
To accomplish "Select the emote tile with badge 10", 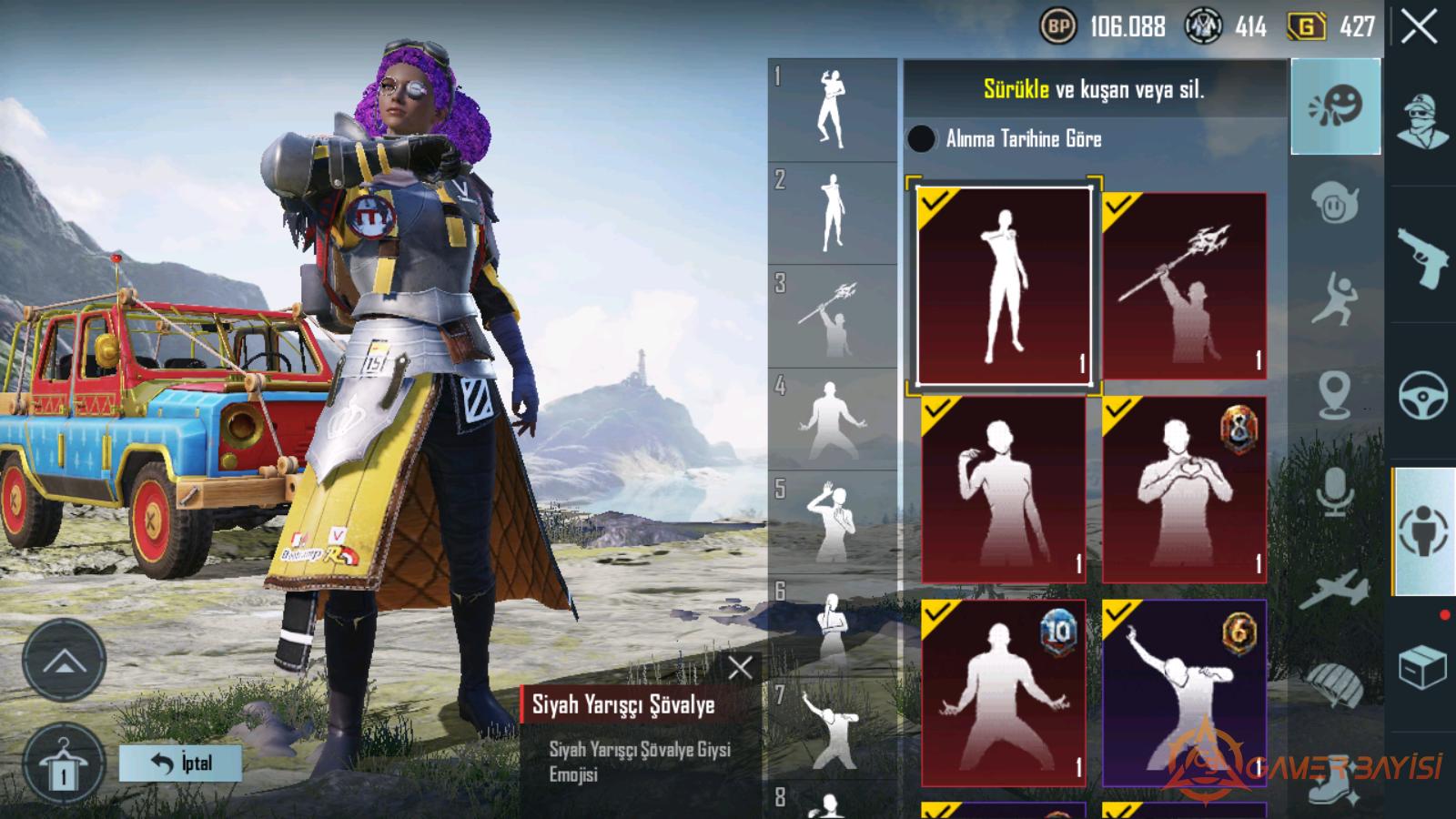I will [1004, 693].
